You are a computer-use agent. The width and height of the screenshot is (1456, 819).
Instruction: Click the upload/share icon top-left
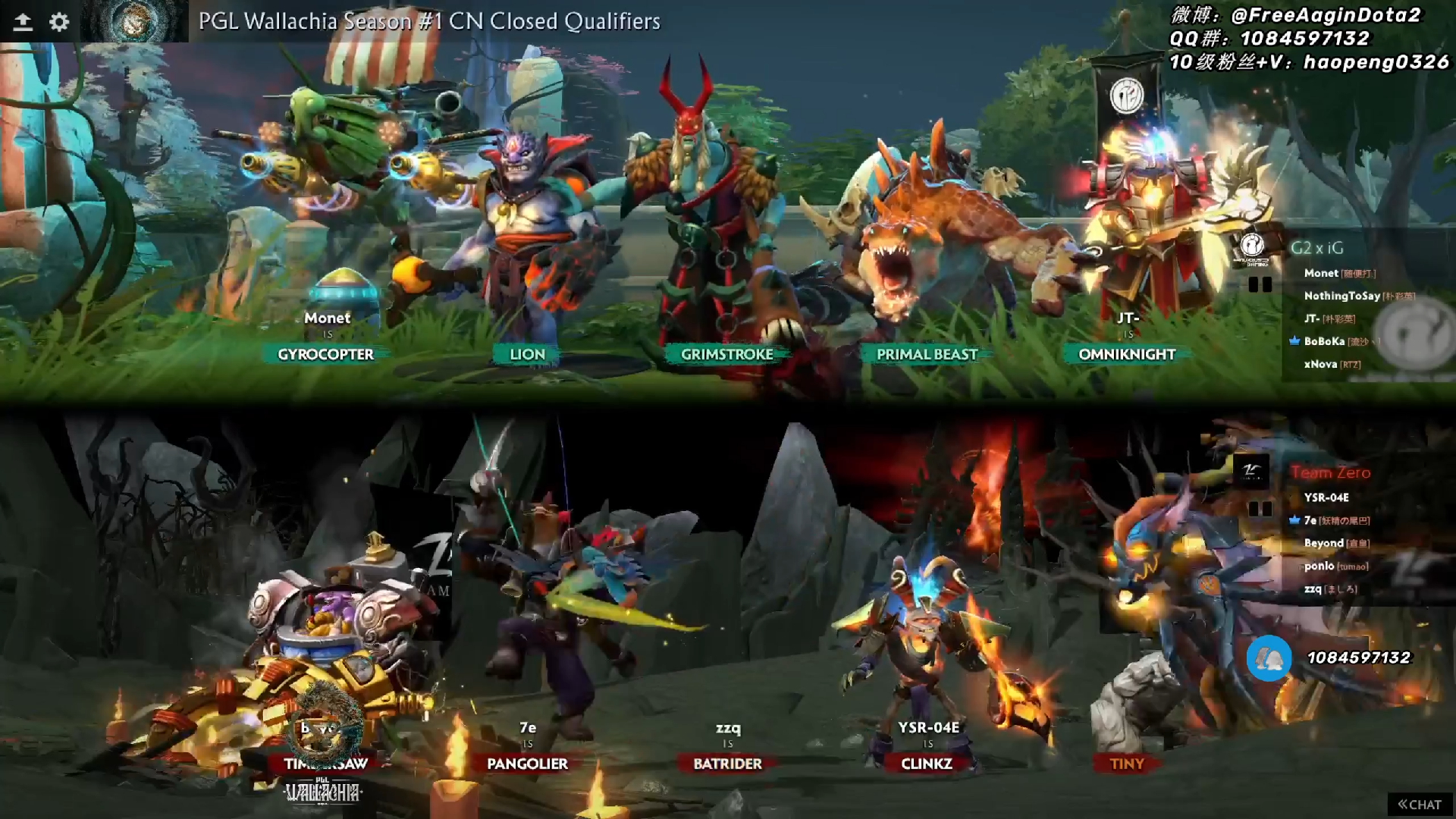[22, 22]
